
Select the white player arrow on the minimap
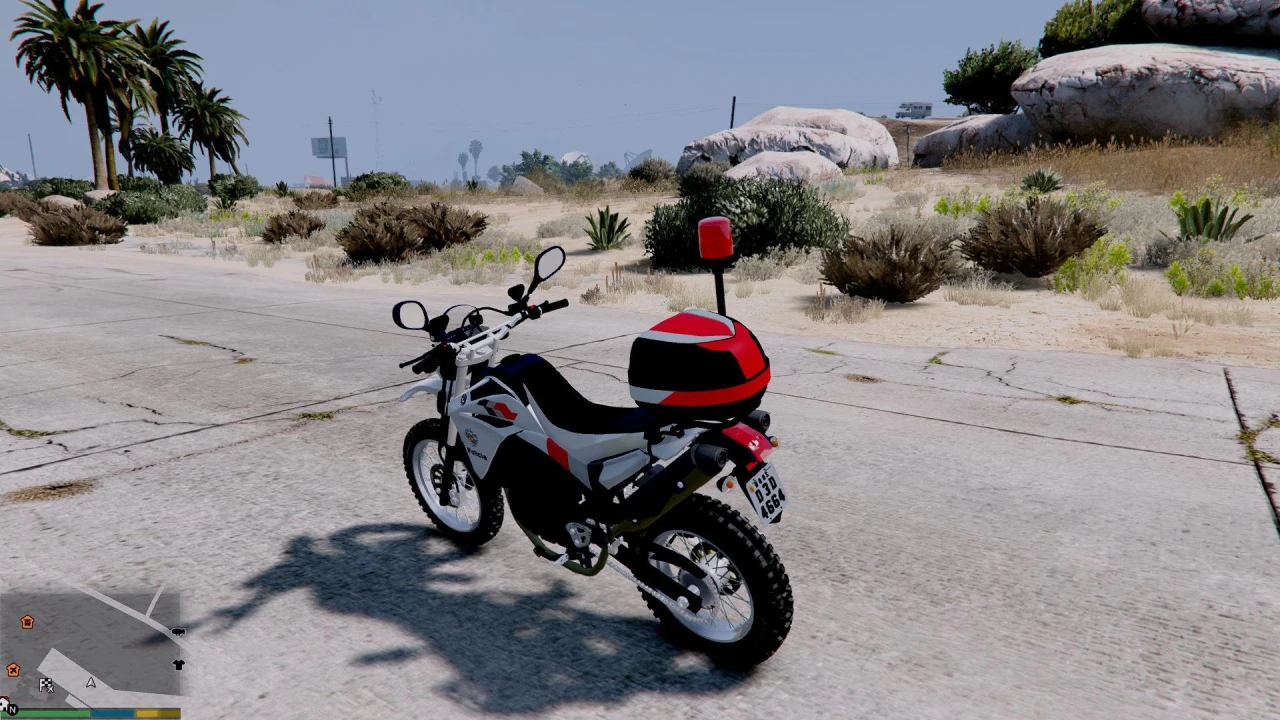tap(90, 683)
